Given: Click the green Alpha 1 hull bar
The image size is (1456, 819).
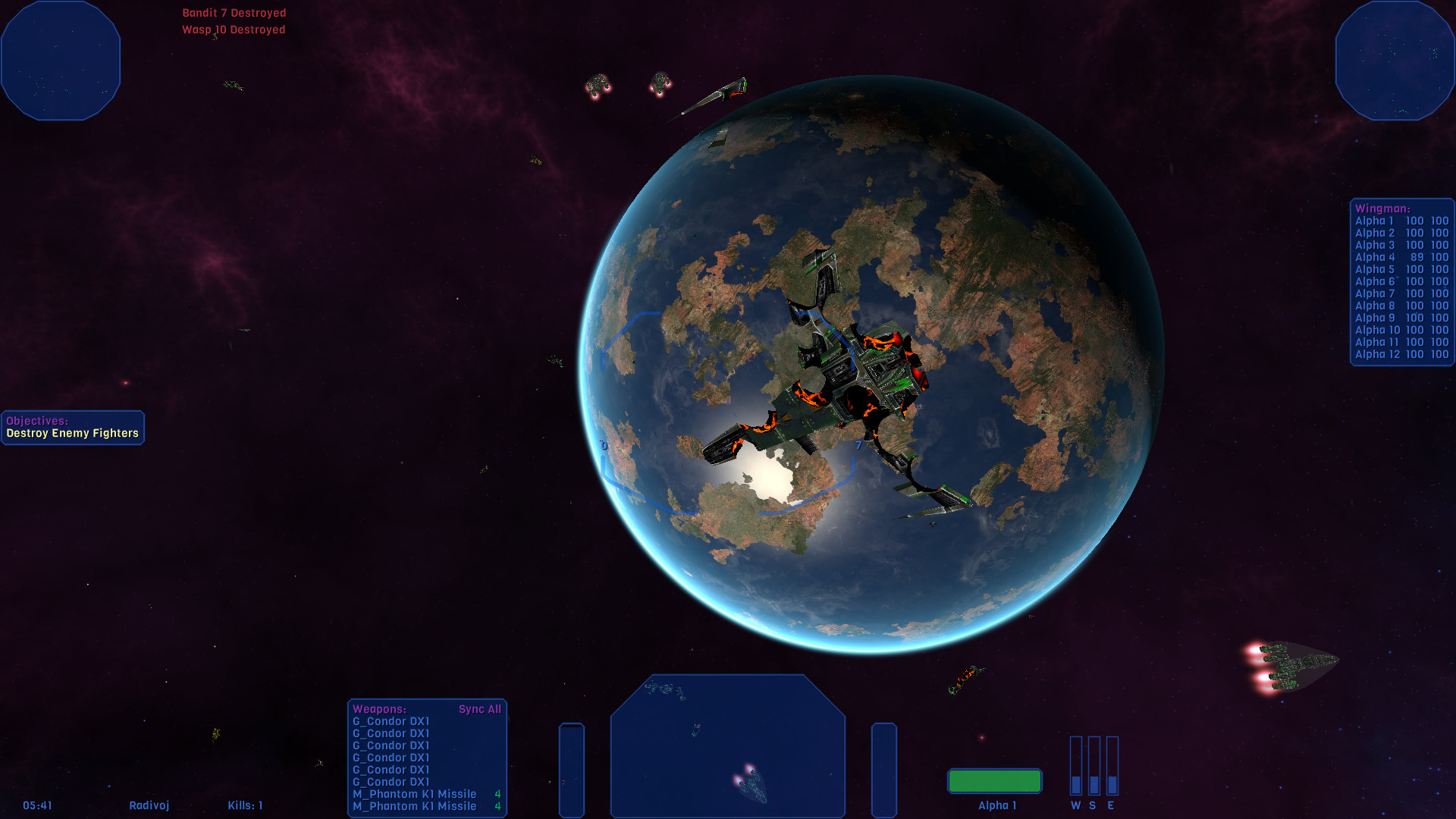Looking at the screenshot, I should point(995,780).
